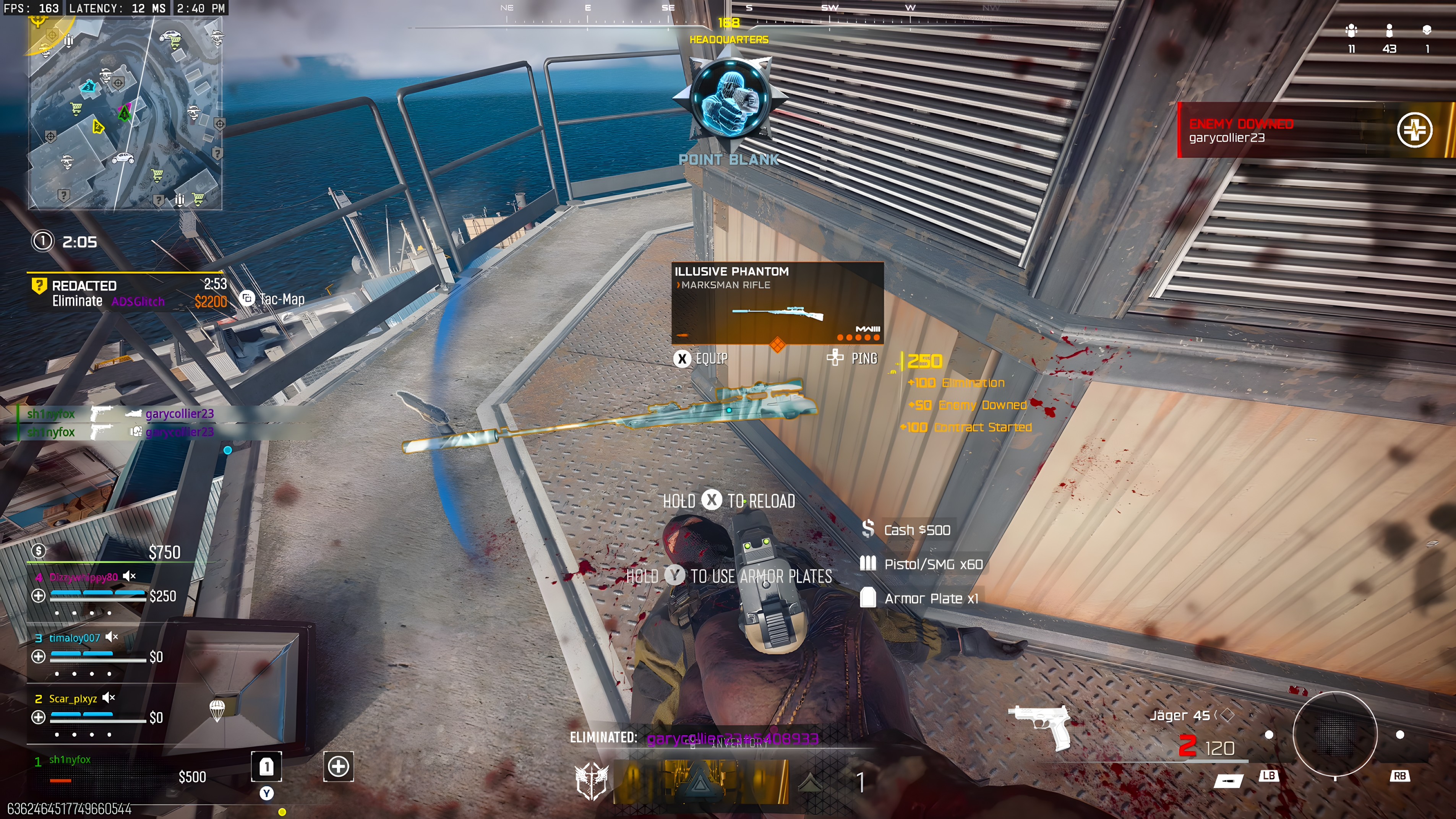Click the Pistol/SMG x60 ammo icon
Viewport: 1456px width, 819px height.
coord(867,563)
